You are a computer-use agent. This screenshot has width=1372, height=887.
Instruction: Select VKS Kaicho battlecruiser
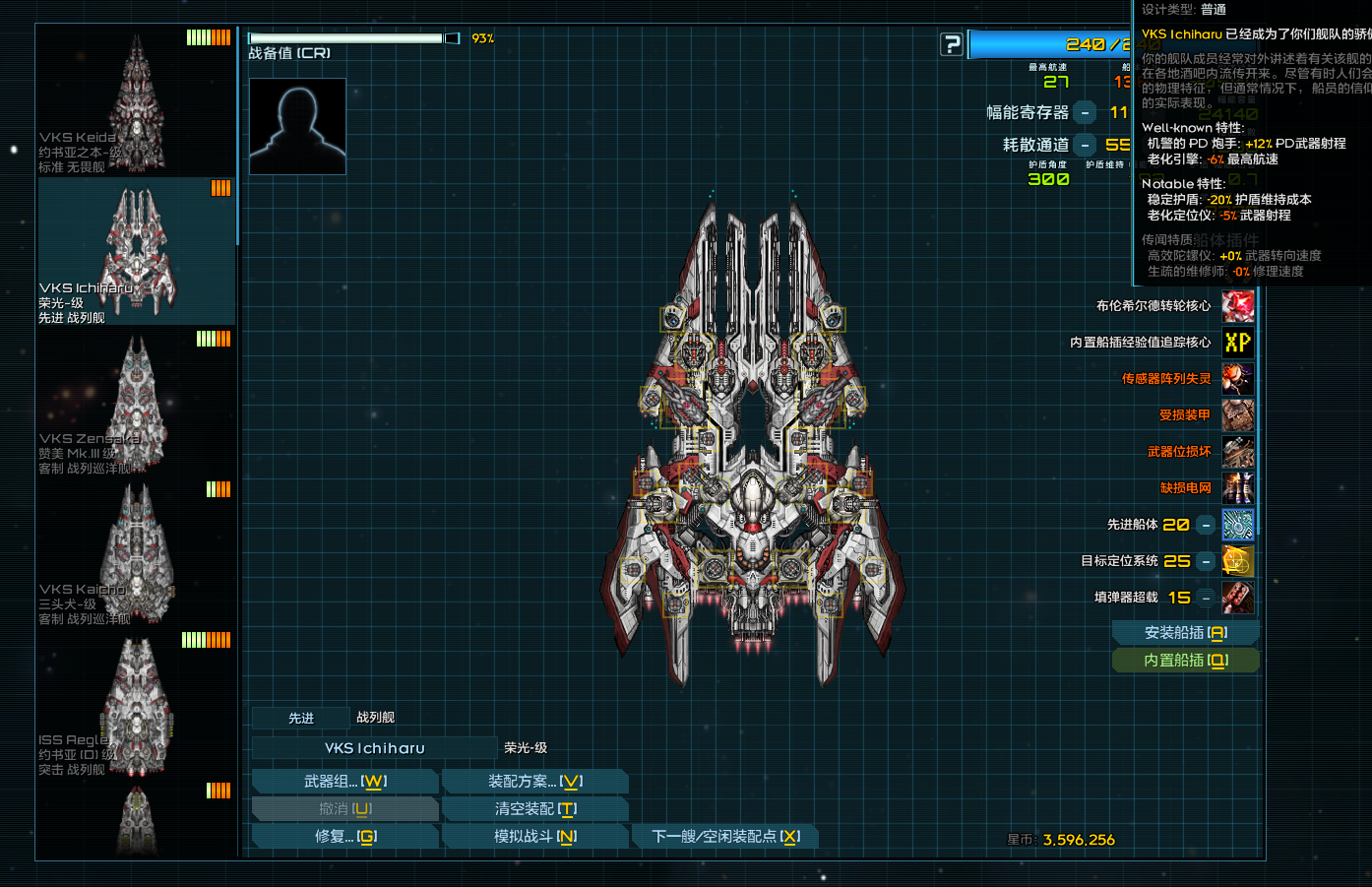coord(137,554)
